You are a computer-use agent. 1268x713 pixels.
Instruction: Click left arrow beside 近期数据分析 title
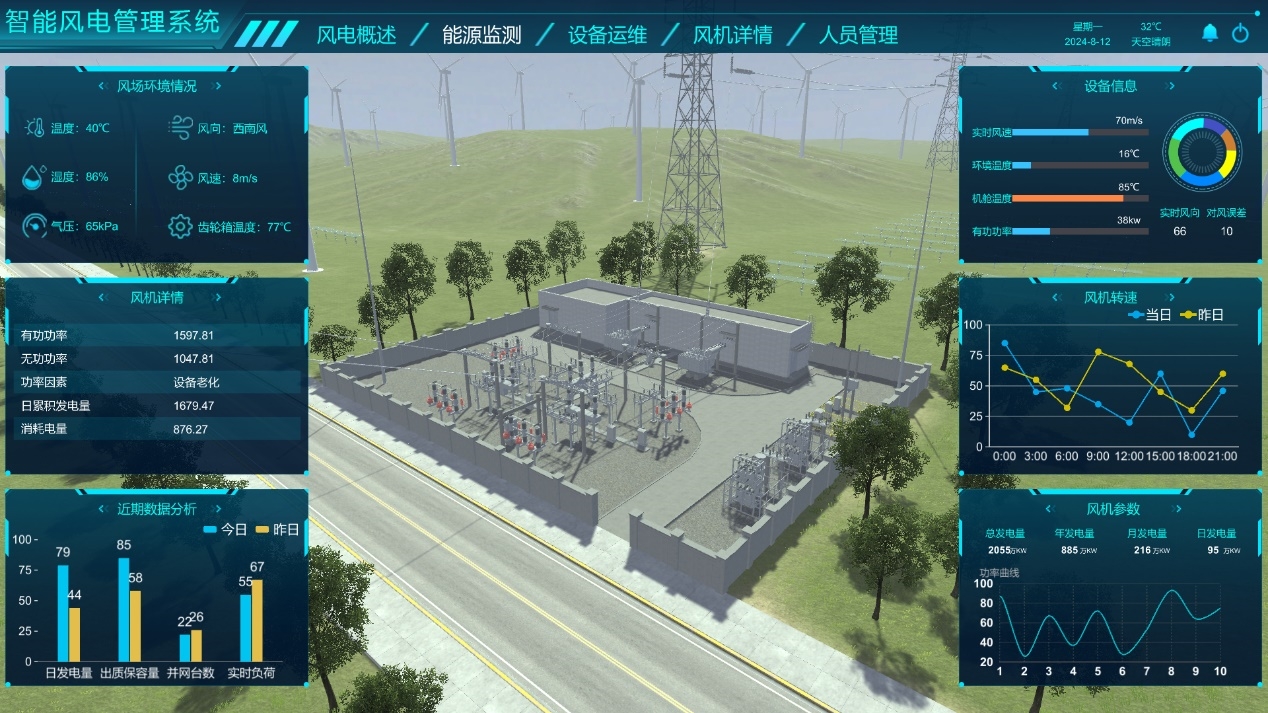(x=102, y=508)
